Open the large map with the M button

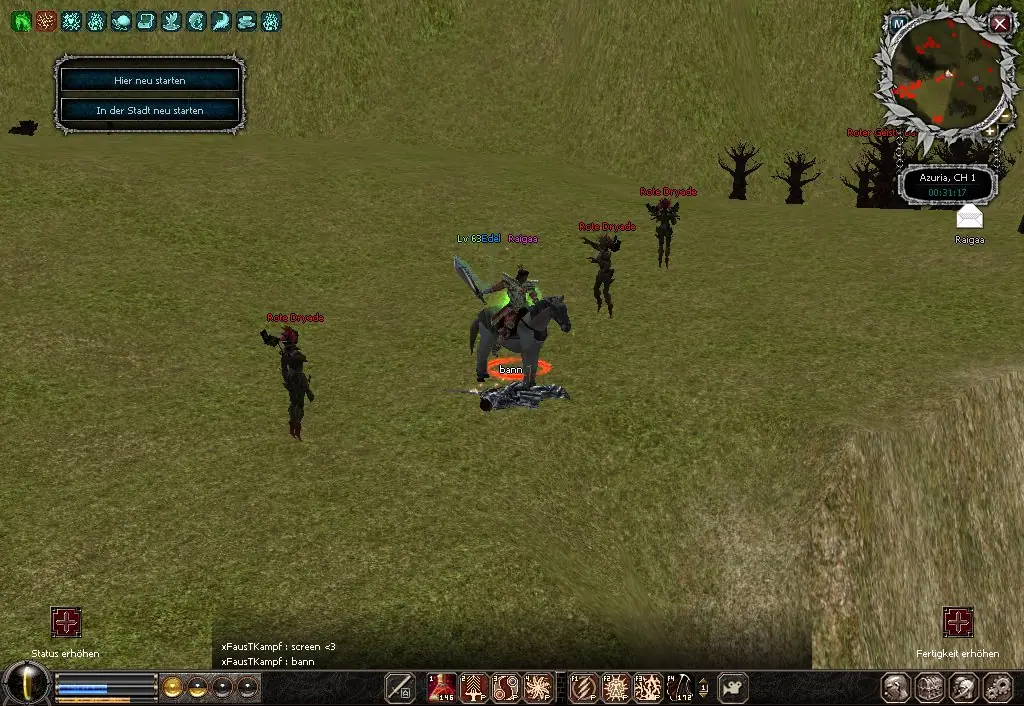(899, 22)
